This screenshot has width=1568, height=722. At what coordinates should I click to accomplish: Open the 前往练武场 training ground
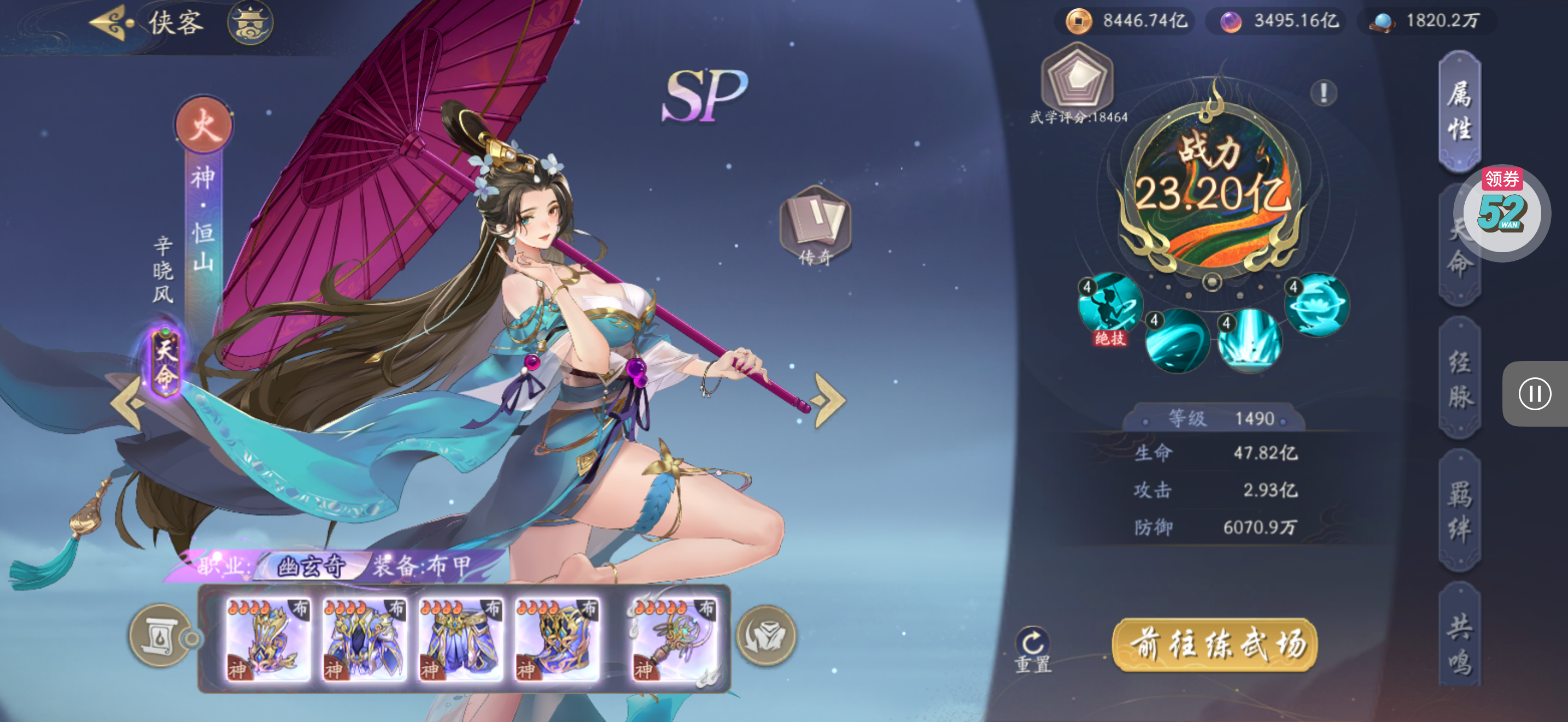click(1215, 645)
